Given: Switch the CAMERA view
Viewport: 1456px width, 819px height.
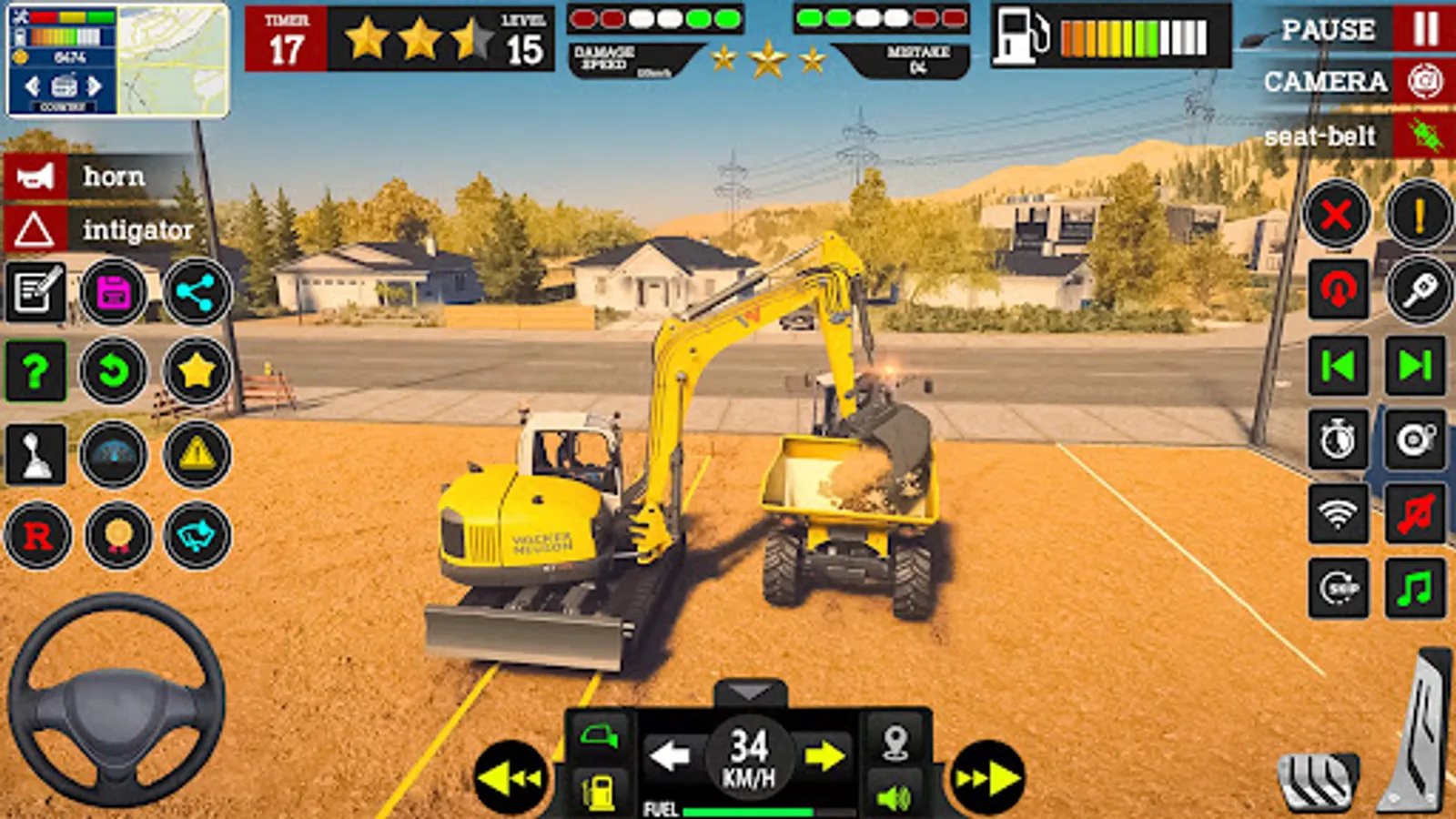Looking at the screenshot, I should (1329, 82).
